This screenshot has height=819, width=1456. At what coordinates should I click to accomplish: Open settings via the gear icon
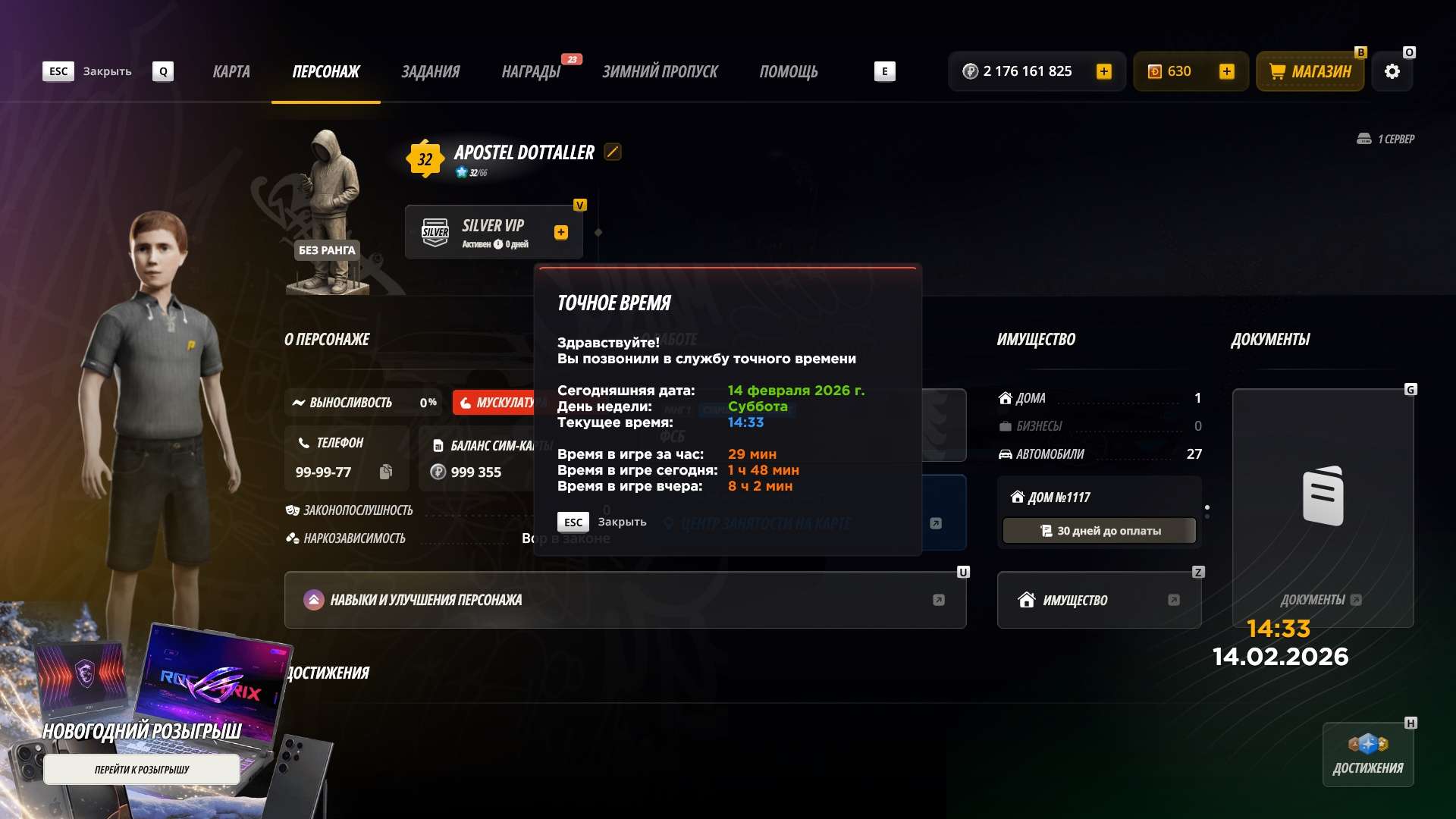point(1392,72)
